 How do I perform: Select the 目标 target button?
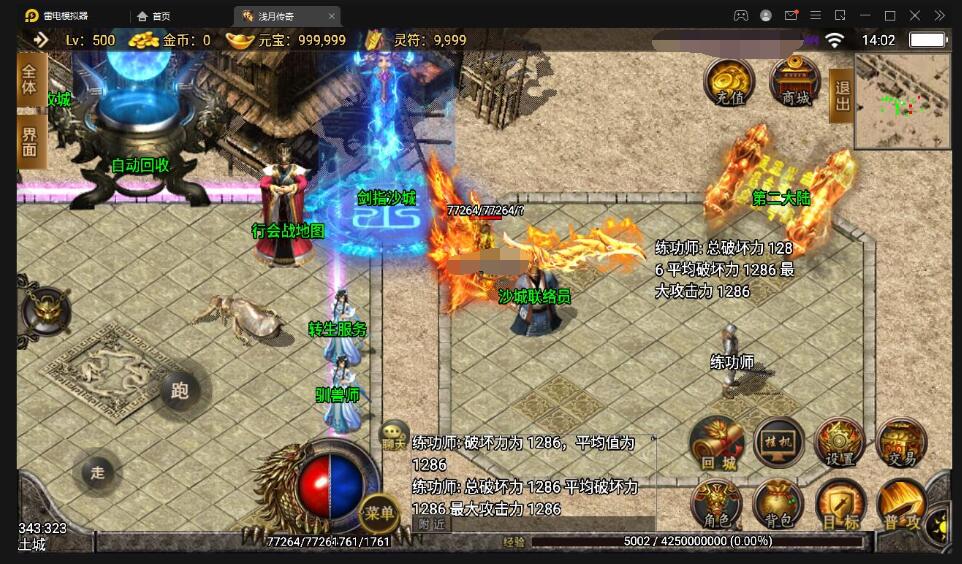pyautogui.click(x=840, y=504)
